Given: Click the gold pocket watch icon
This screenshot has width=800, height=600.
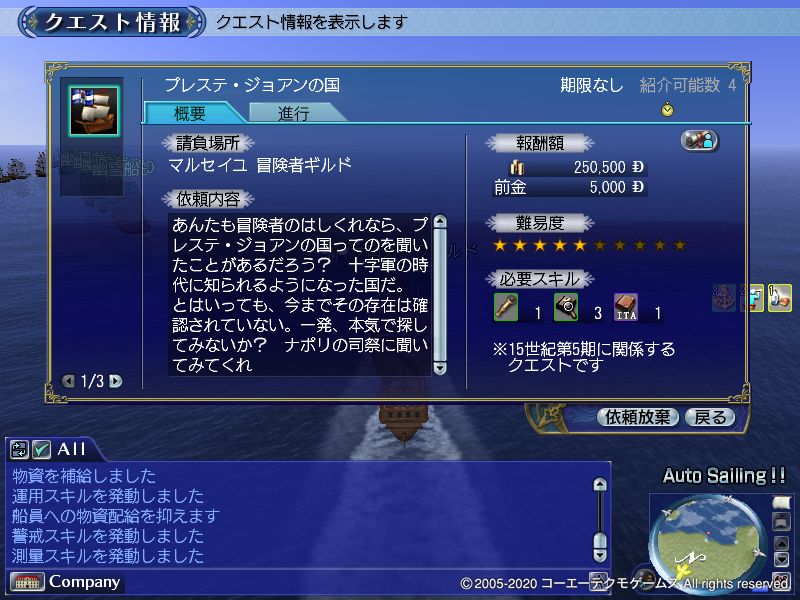Looking at the screenshot, I should tap(667, 110).
